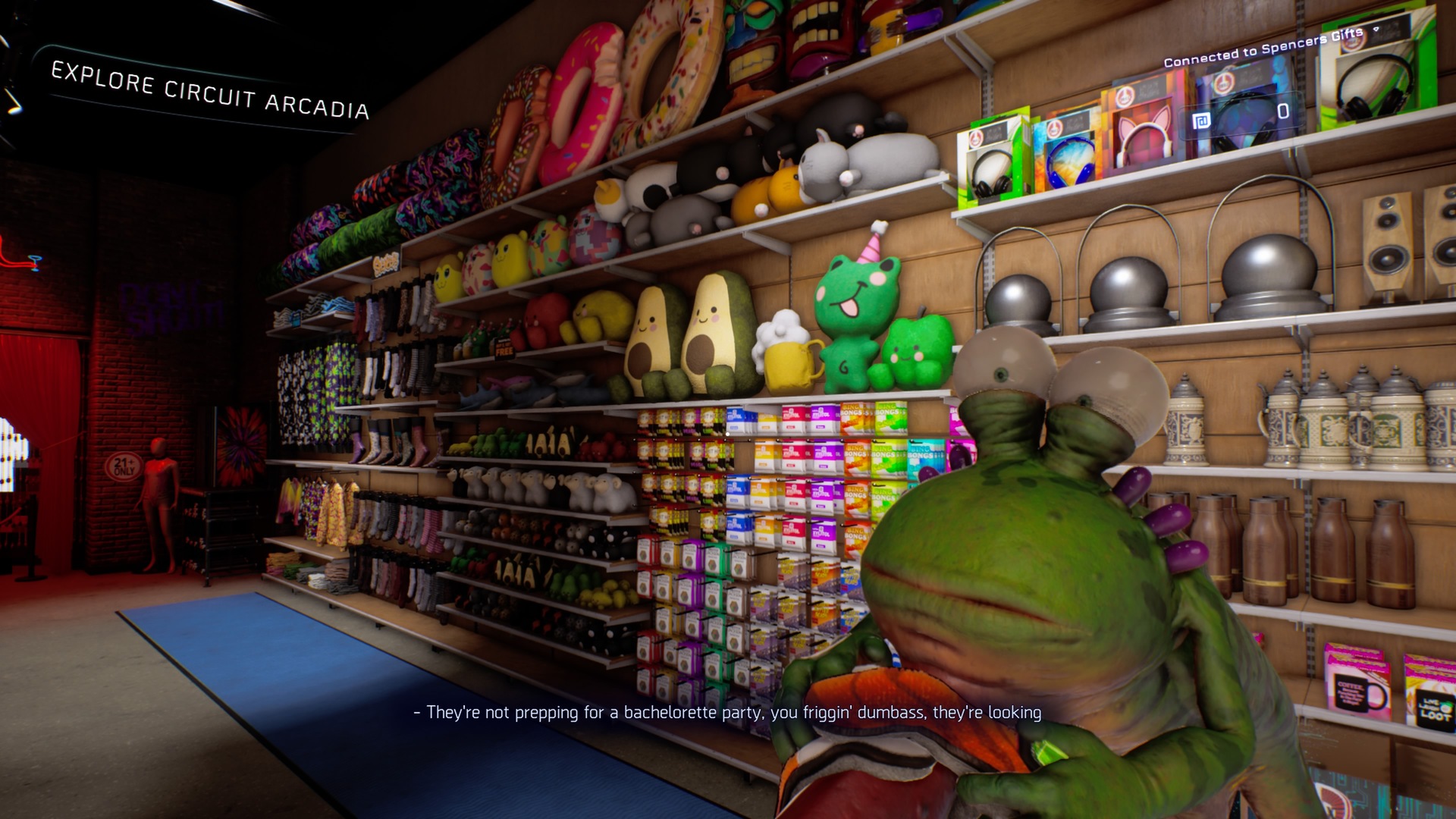Click the Connected to Spencers Gifts status
This screenshot has height=819, width=1456.
(1262, 47)
